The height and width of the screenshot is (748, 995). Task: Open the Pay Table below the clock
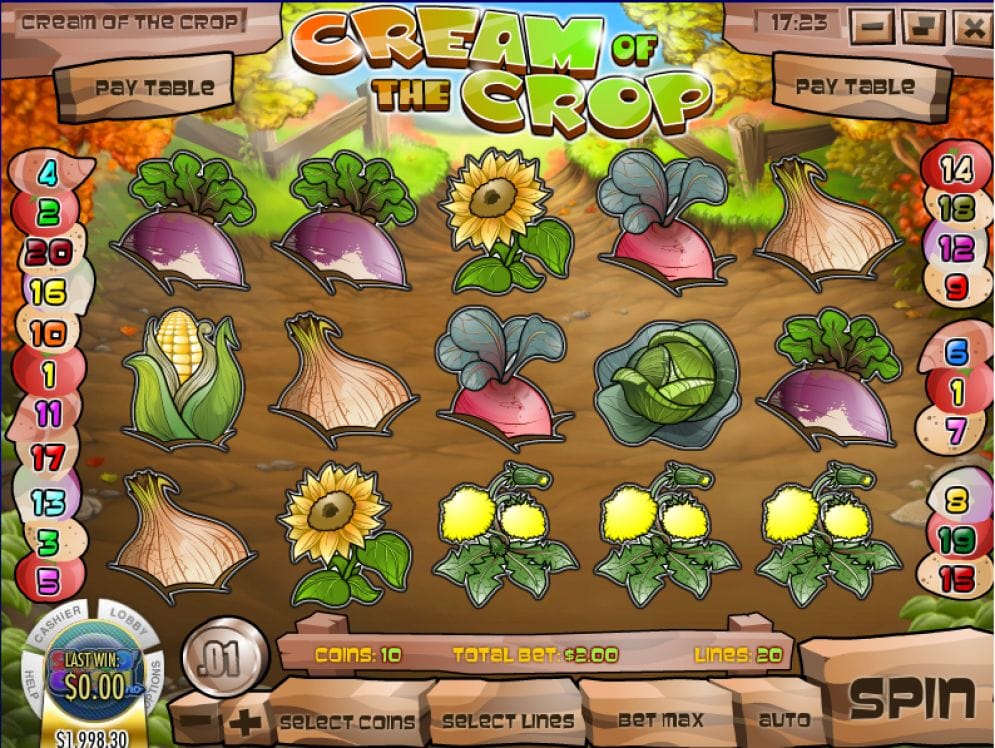(855, 87)
